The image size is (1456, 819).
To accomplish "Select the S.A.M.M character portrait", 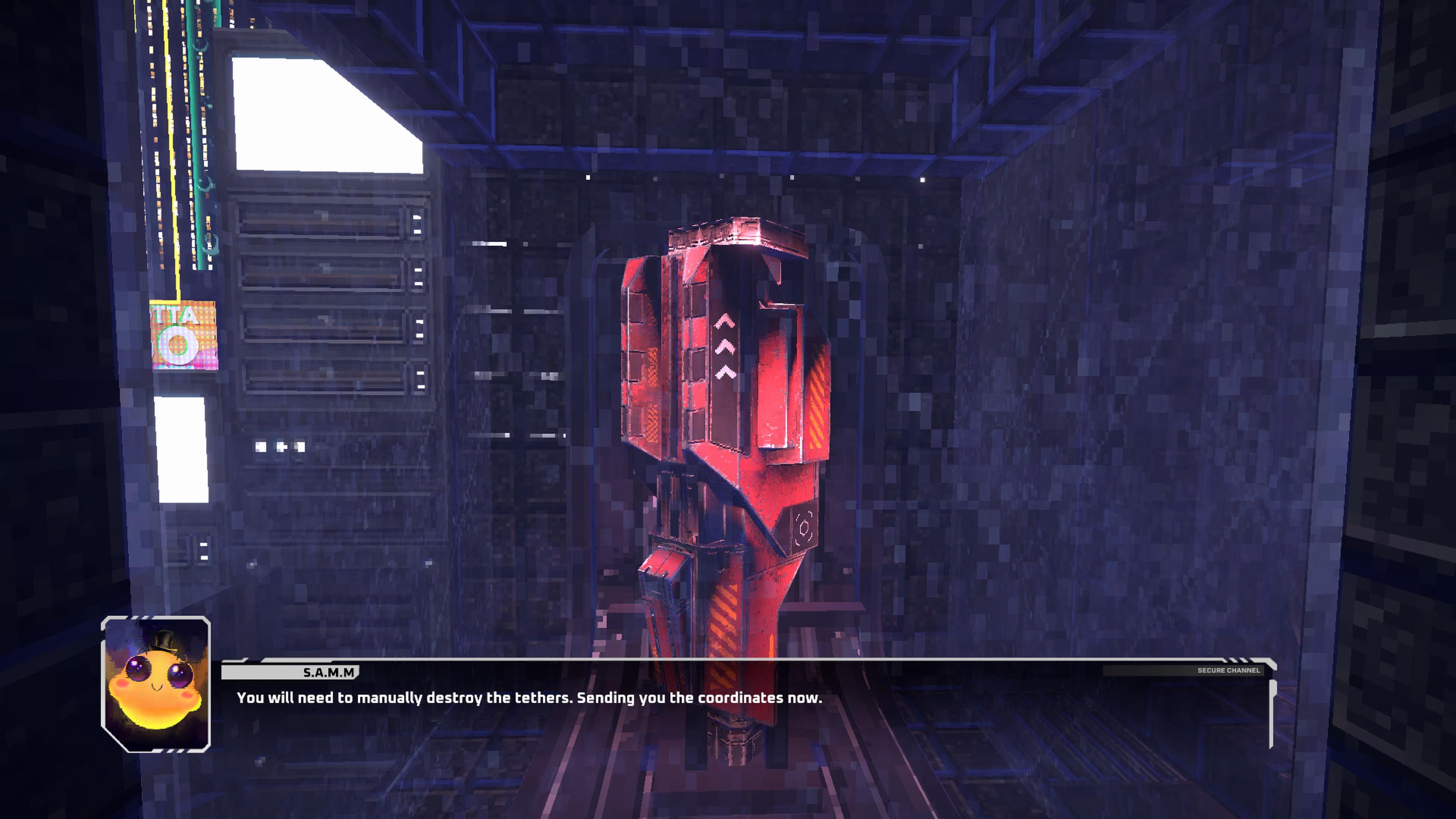I will coord(156,684).
